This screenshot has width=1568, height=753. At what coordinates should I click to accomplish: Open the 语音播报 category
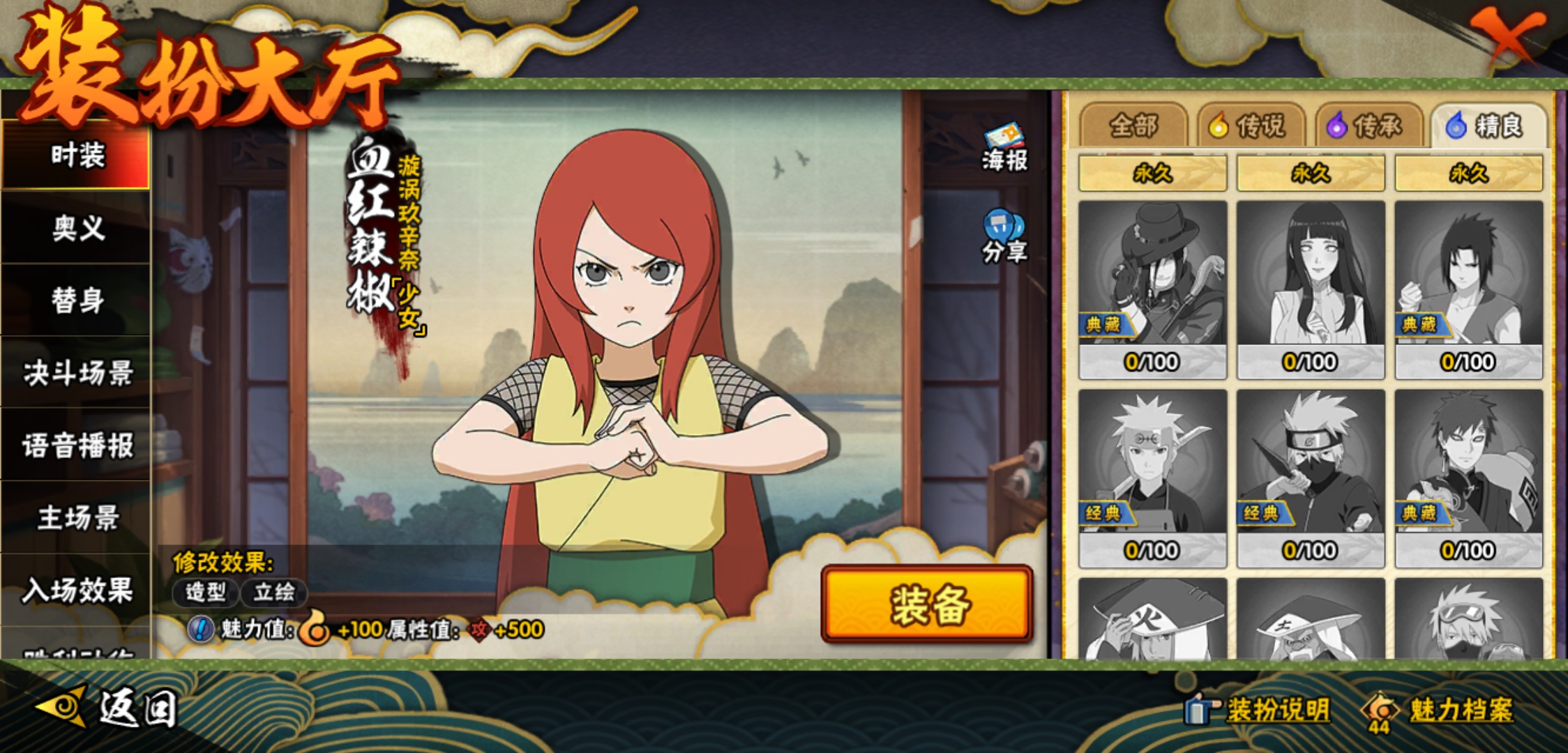[77, 446]
